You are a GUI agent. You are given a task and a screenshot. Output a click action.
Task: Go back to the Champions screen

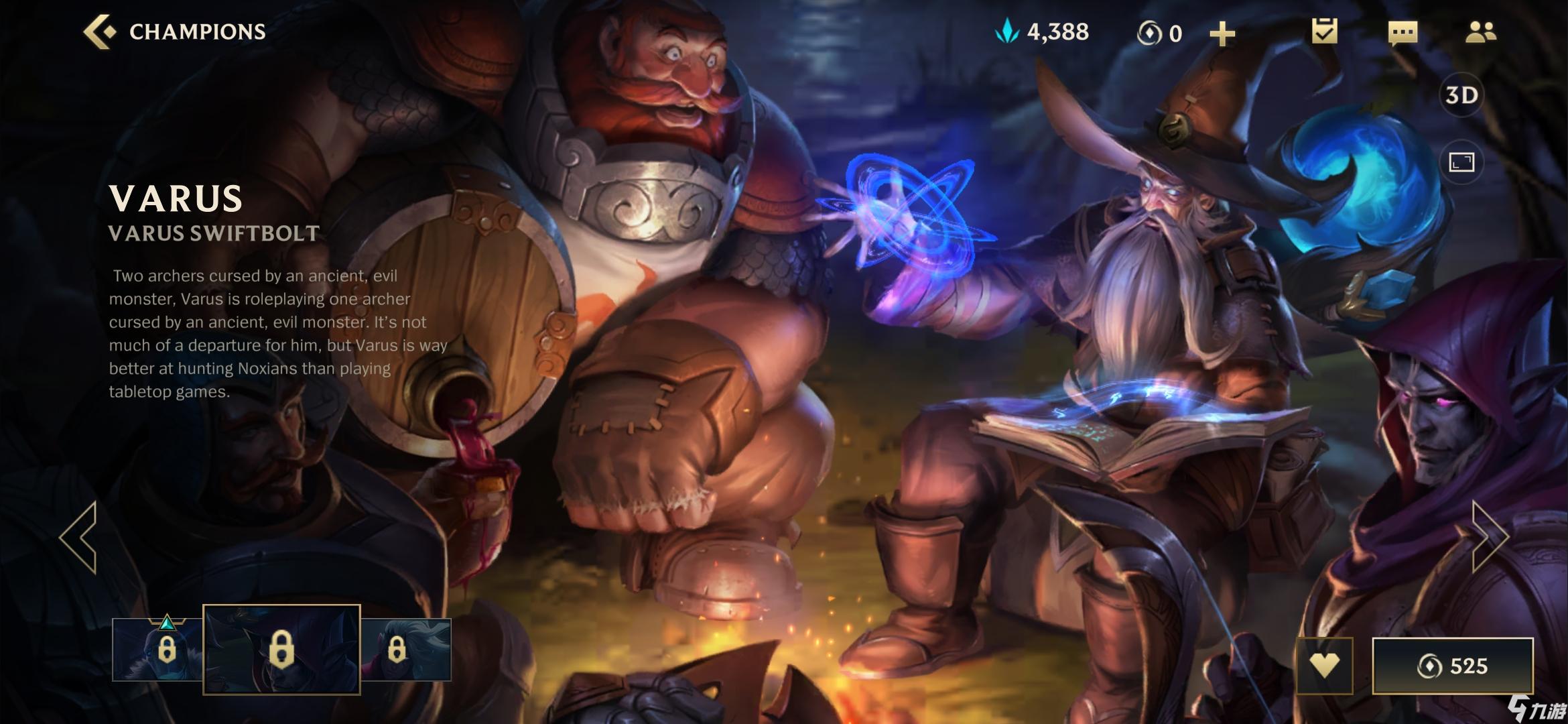click(101, 32)
